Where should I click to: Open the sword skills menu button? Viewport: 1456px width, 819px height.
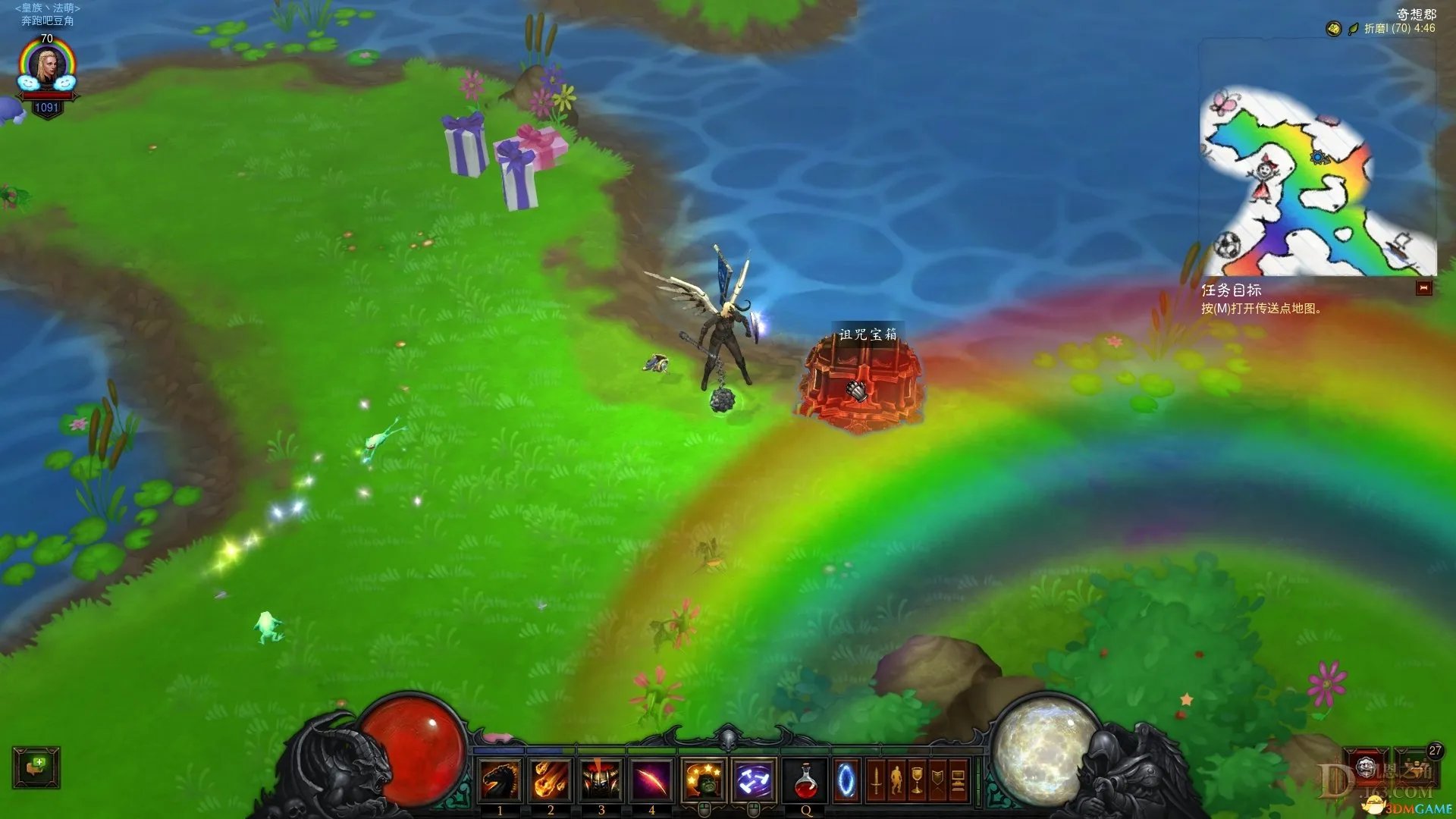tap(876, 781)
